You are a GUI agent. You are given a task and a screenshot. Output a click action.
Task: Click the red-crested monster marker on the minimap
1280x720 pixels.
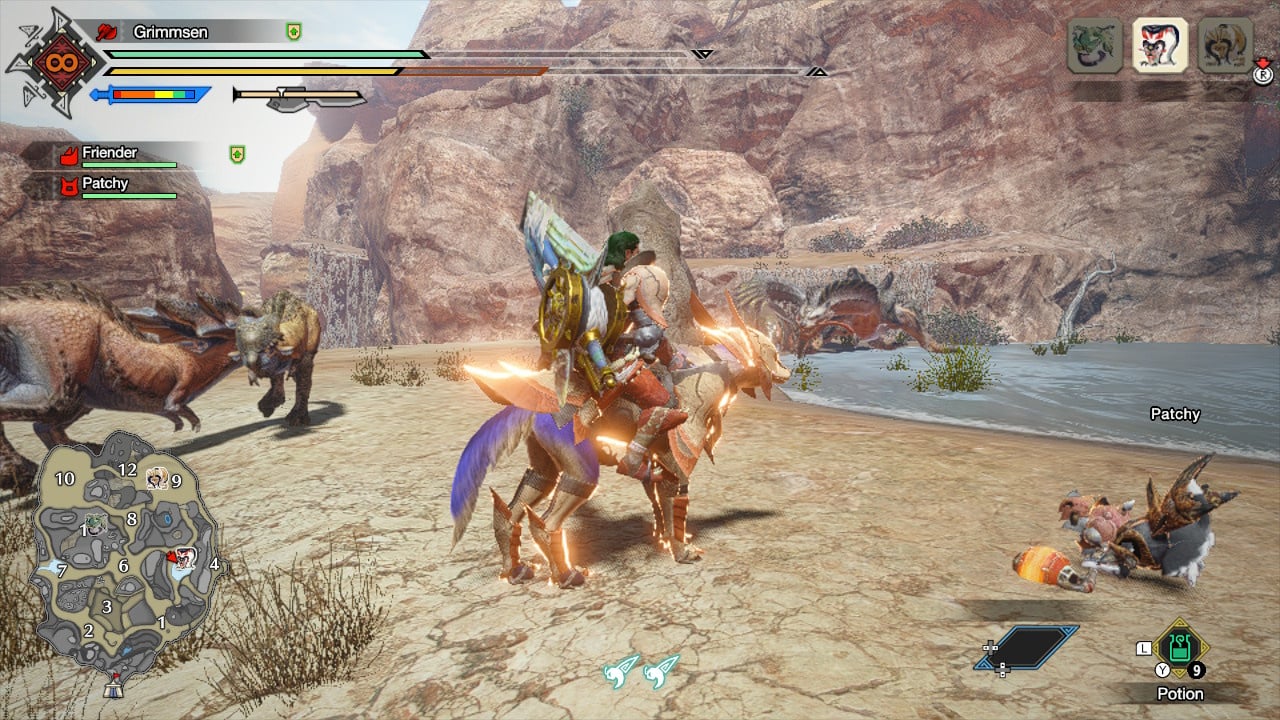[182, 558]
